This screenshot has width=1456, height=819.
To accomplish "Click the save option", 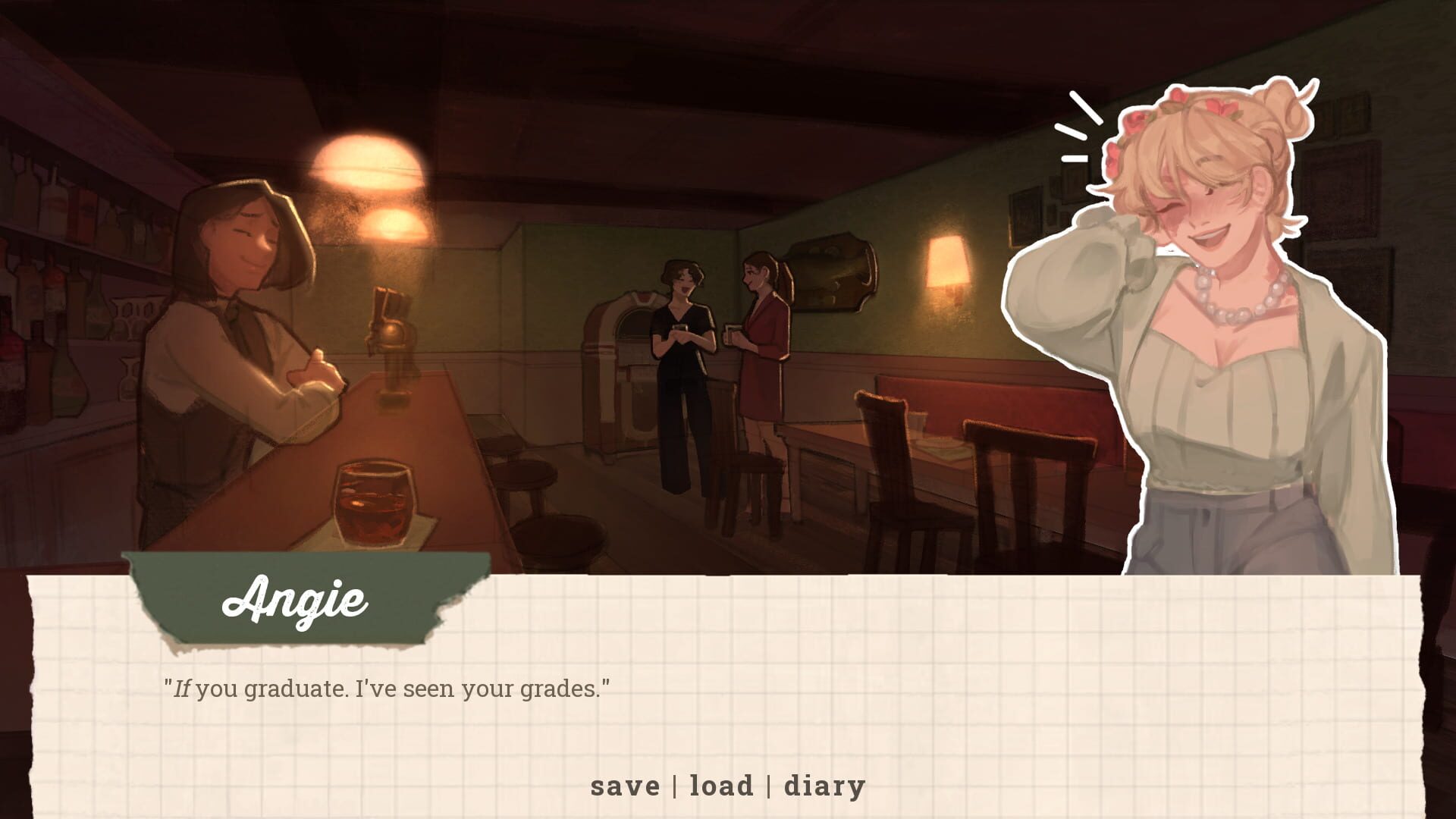I will [624, 786].
